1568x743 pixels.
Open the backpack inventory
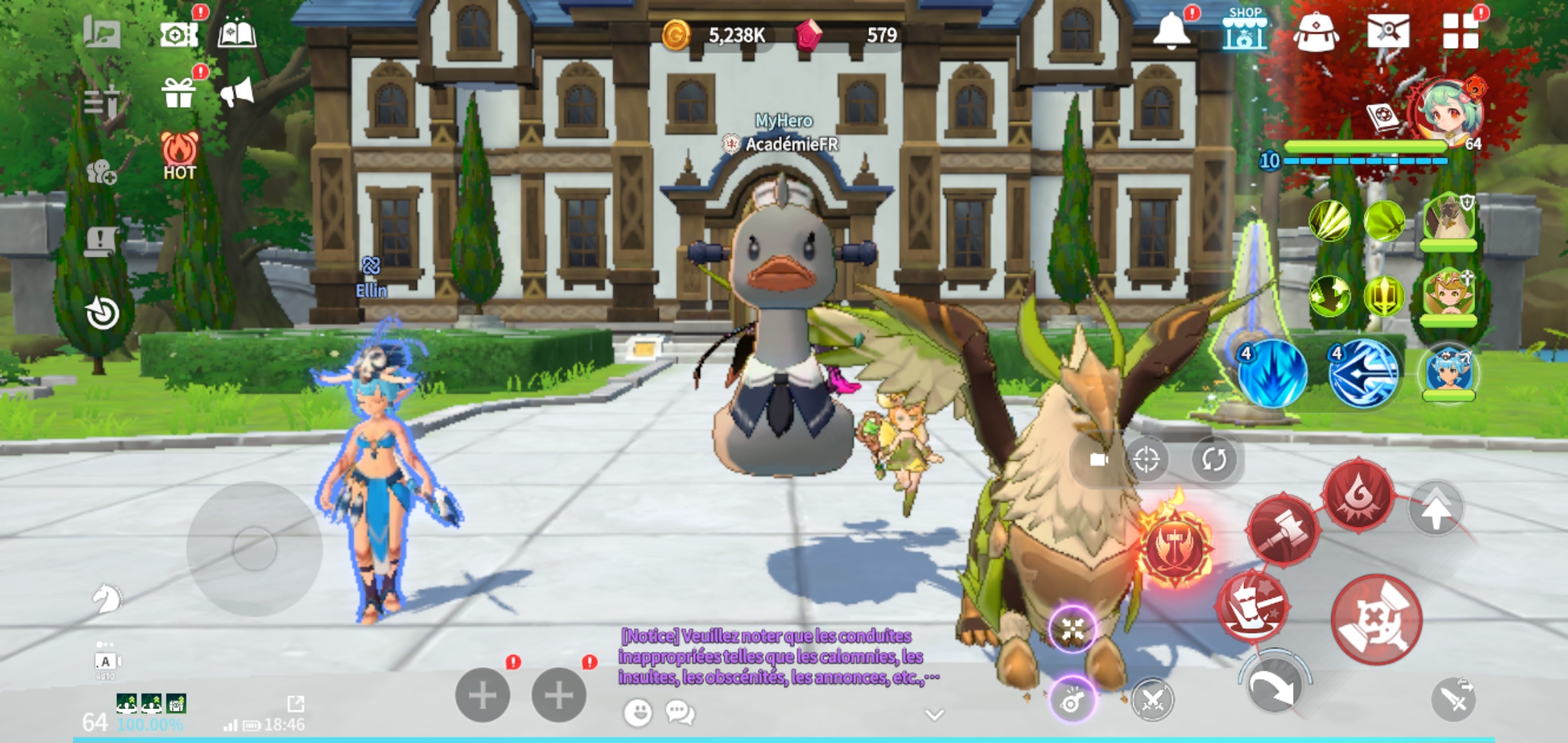click(x=1316, y=32)
